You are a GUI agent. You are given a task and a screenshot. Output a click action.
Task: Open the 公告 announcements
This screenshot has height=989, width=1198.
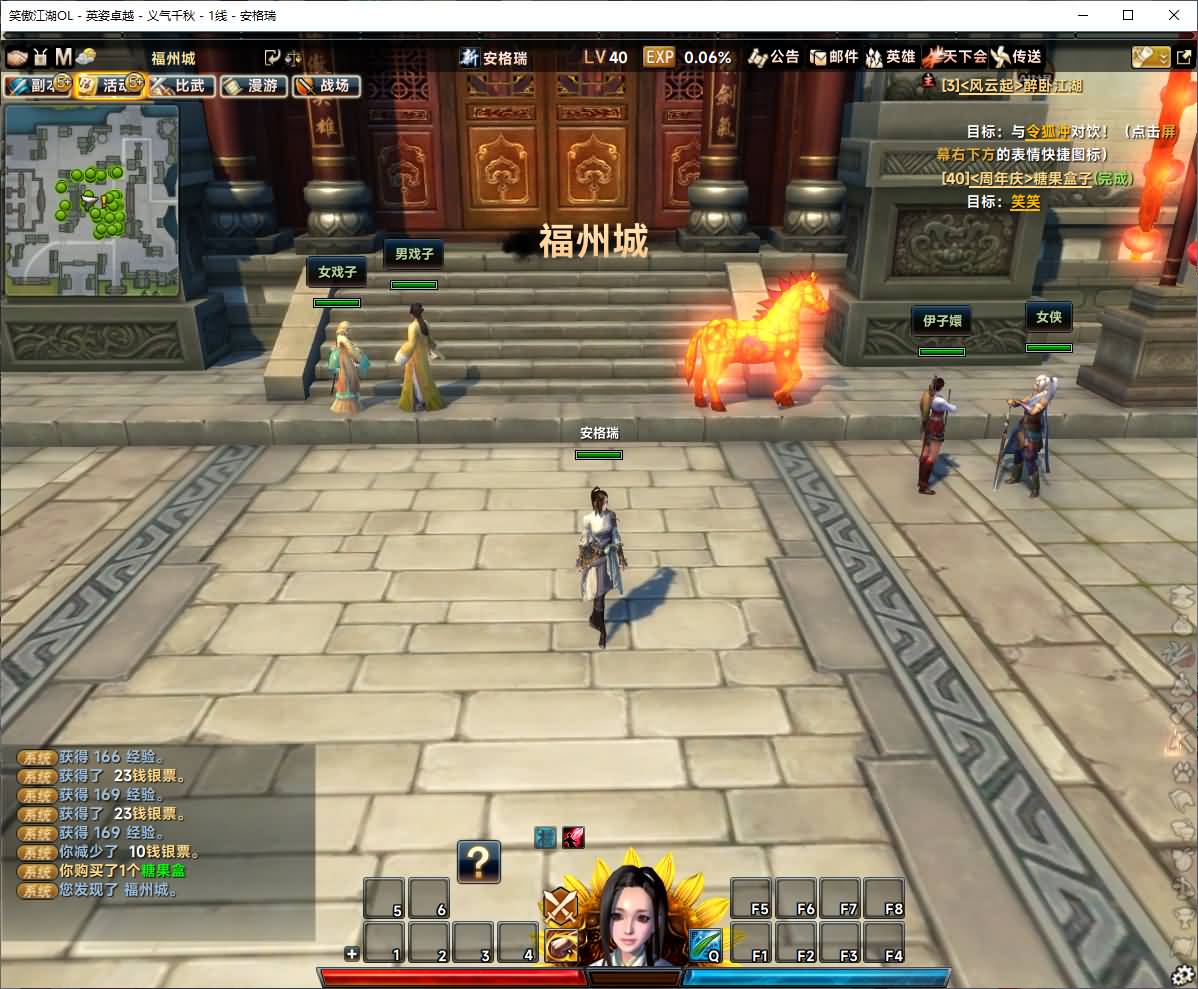coord(774,57)
